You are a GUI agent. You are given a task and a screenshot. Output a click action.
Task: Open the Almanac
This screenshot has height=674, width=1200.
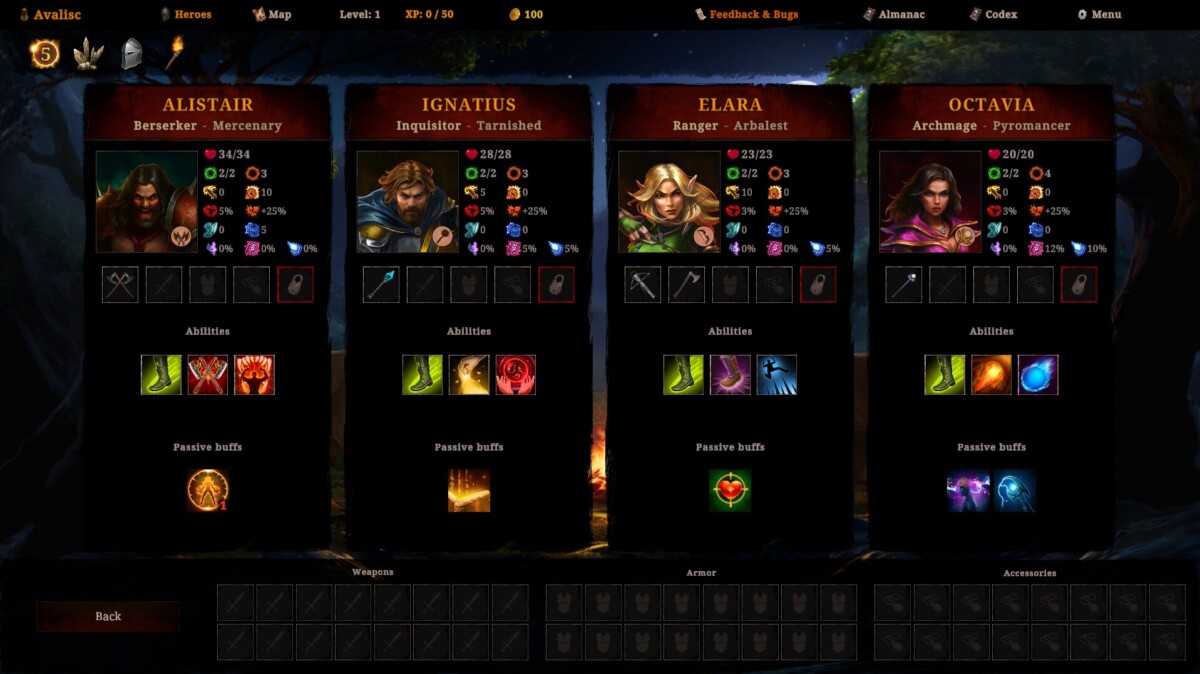click(897, 15)
